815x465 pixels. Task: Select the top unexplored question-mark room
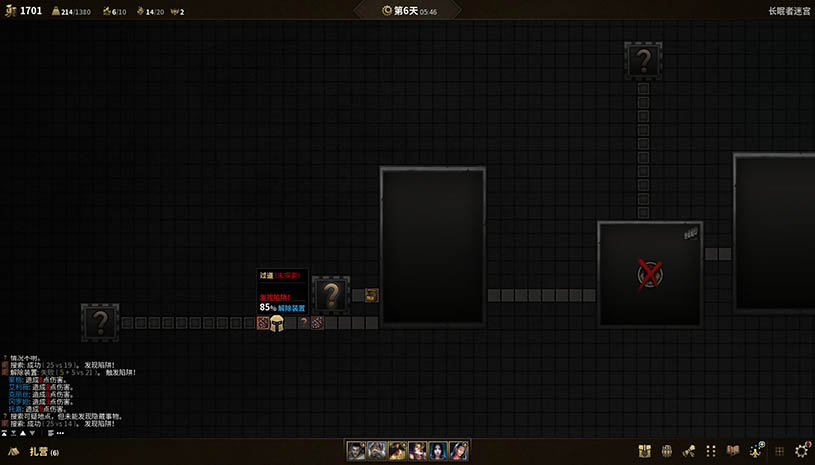pyautogui.click(x=643, y=60)
